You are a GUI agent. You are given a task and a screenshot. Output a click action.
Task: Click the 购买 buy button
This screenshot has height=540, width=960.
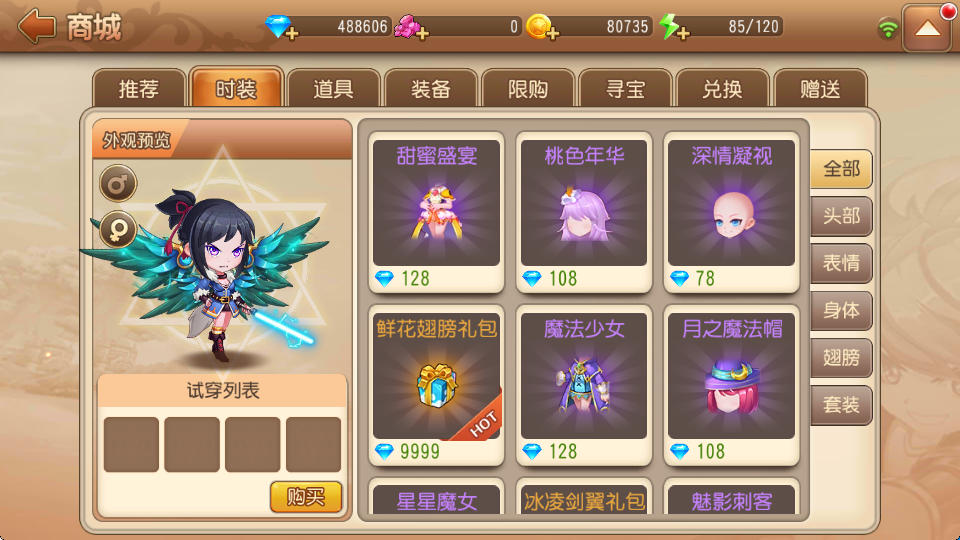306,496
